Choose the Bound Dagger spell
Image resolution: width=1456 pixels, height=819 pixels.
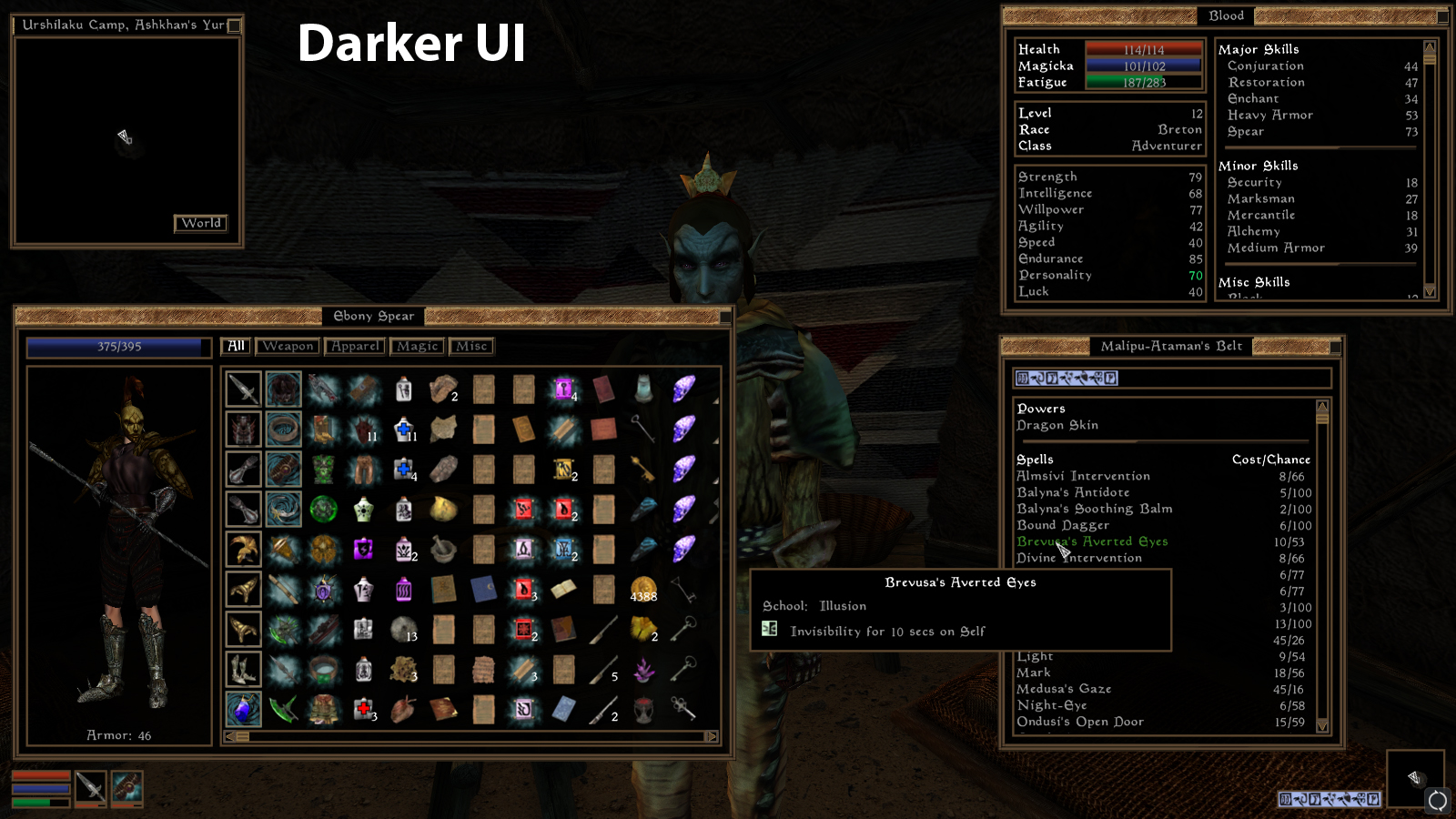point(1063,525)
